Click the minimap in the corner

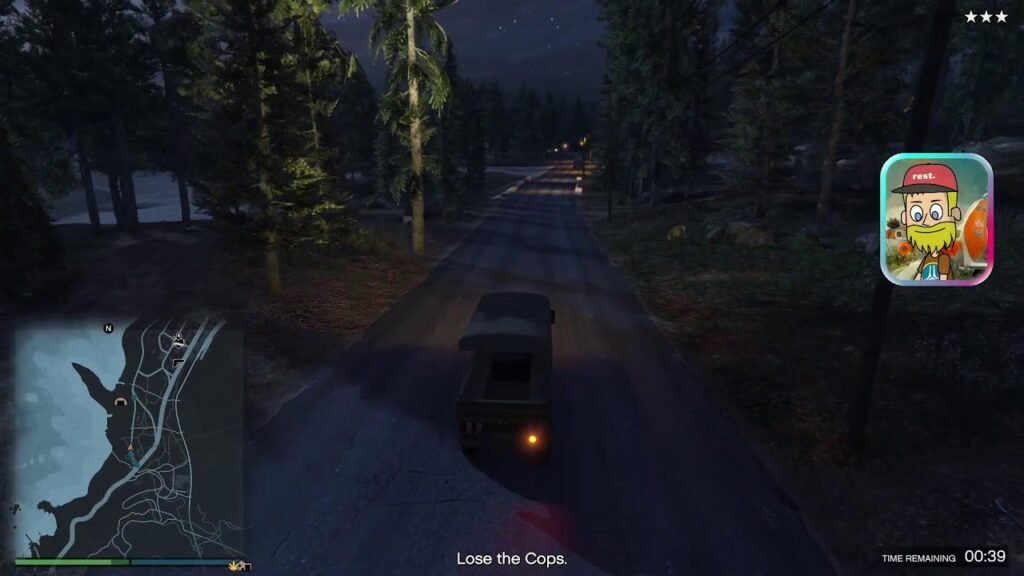[x=129, y=438]
